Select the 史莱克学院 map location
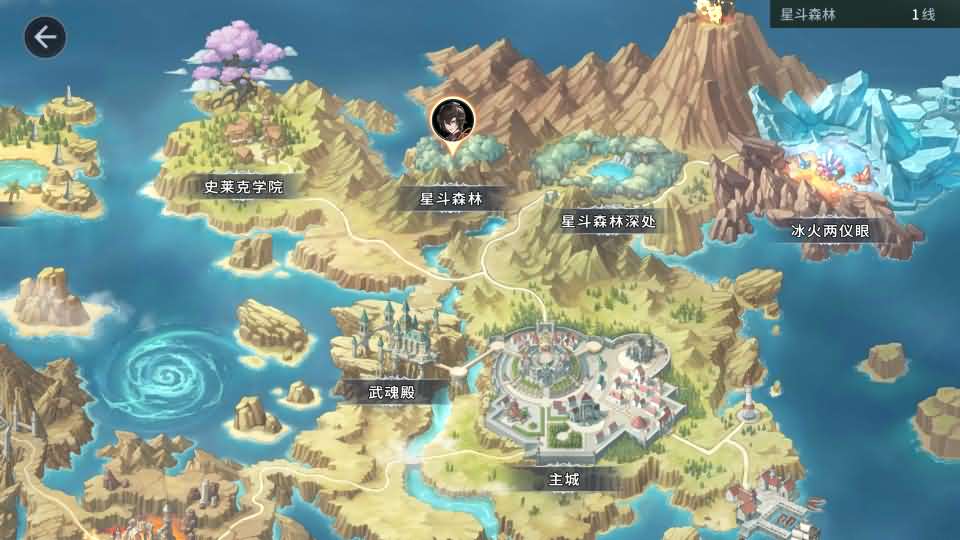 245,187
